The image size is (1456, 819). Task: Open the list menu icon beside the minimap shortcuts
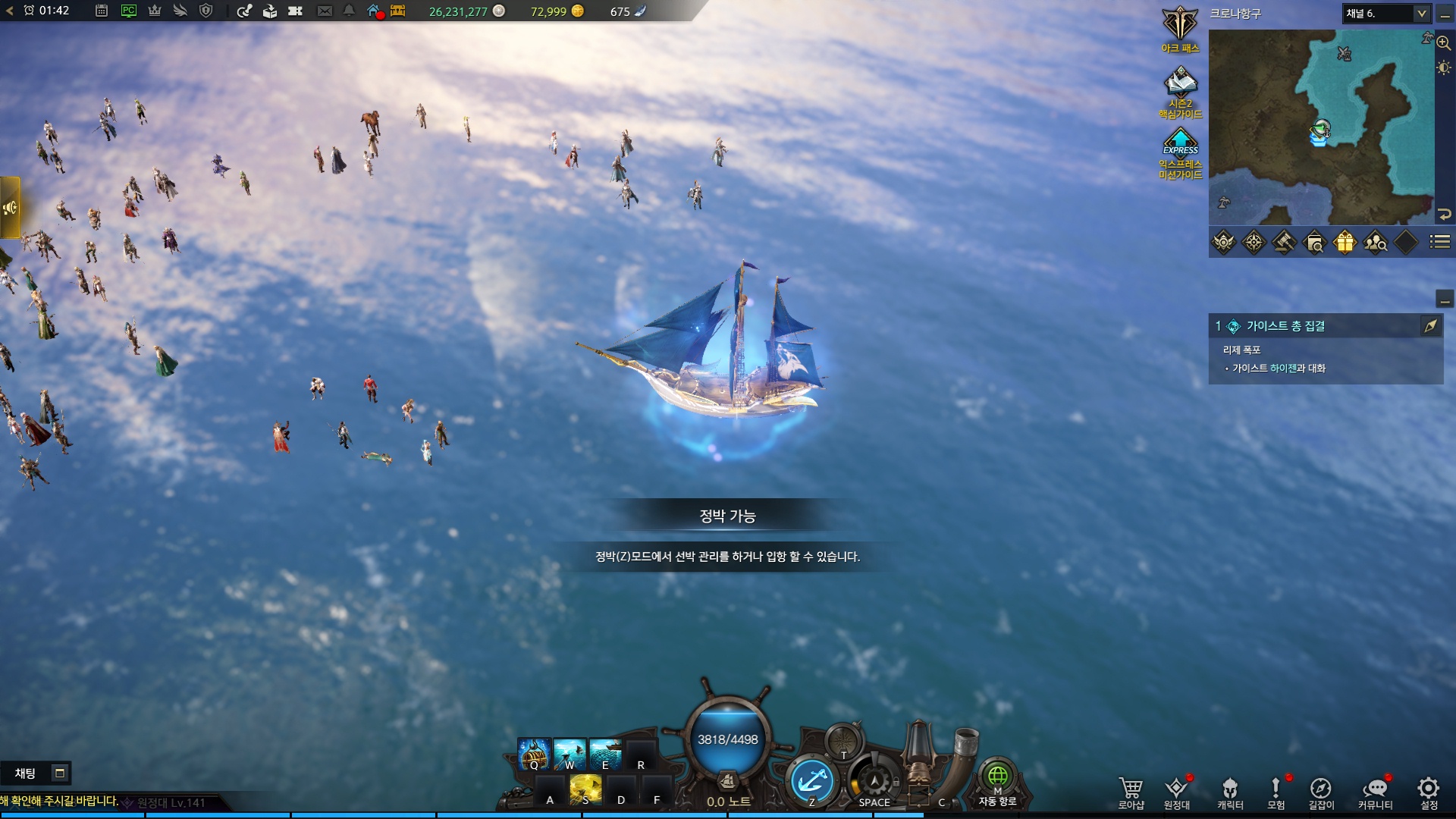pos(1439,242)
